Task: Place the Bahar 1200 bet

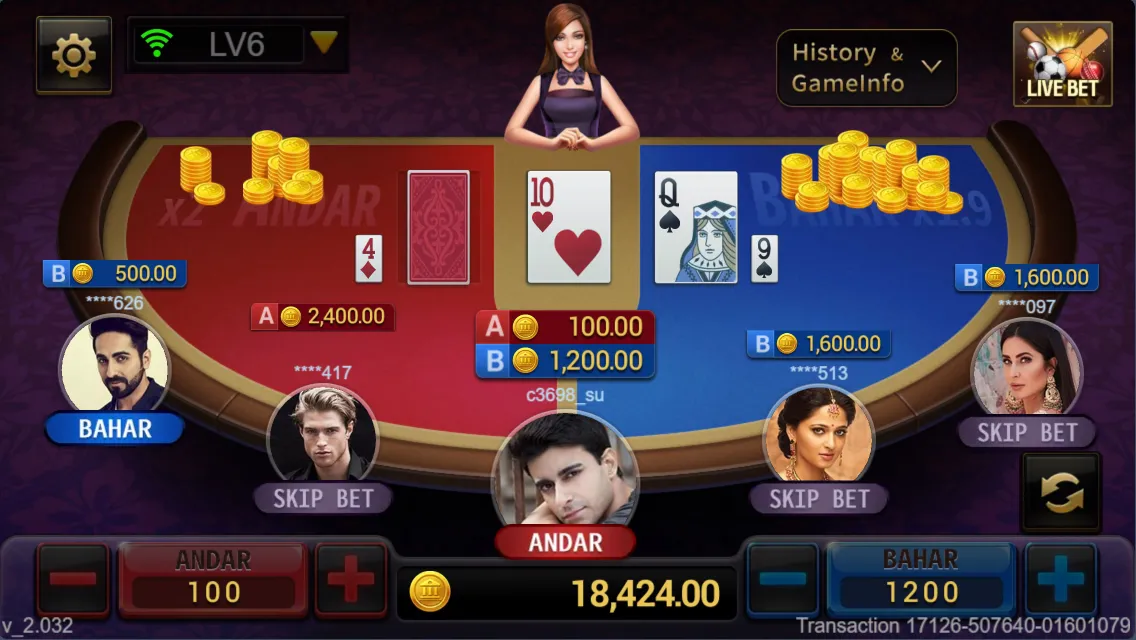Action: coord(920,579)
